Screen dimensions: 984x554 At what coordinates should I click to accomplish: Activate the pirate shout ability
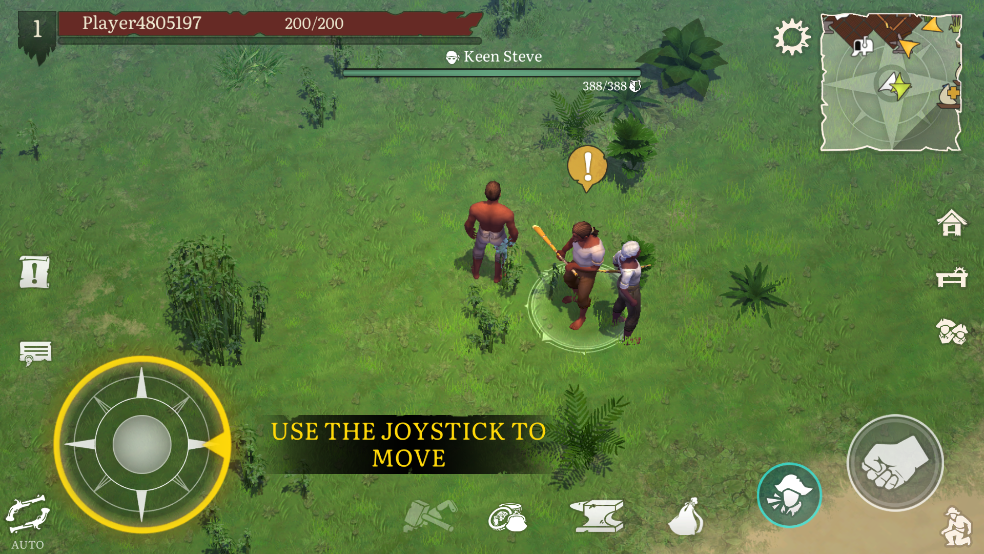pos(789,494)
